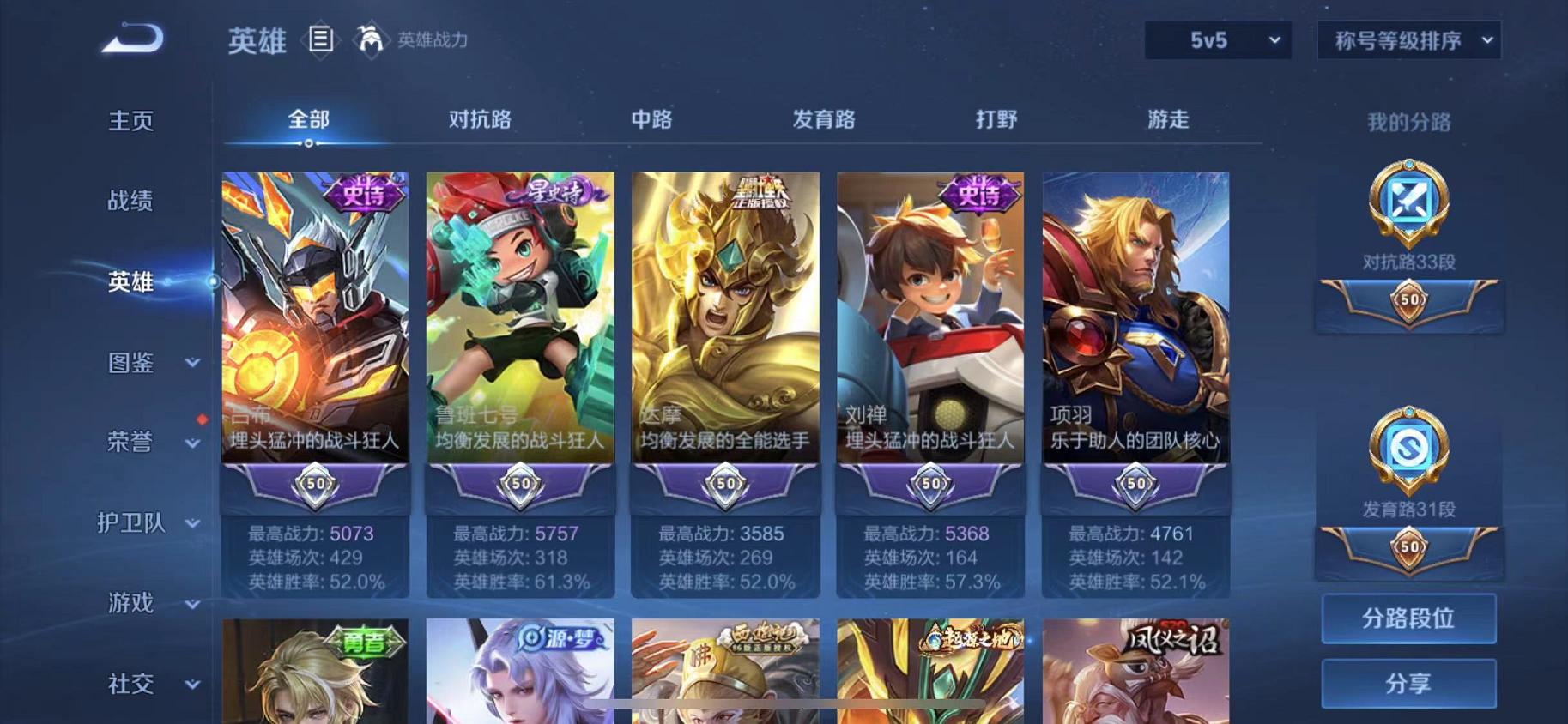
Task: Click the list icon beside 英雄 title
Action: 321,40
